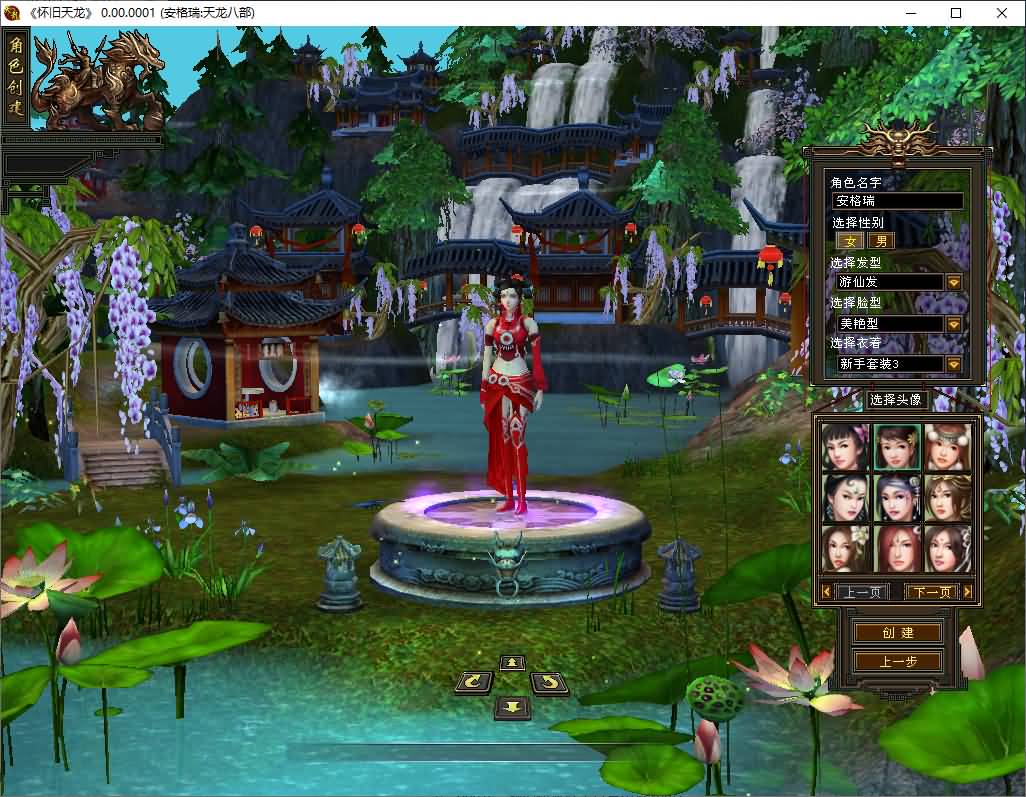1026x797 pixels.
Task: Rotate the character with the right curved arrow
Action: [549, 683]
